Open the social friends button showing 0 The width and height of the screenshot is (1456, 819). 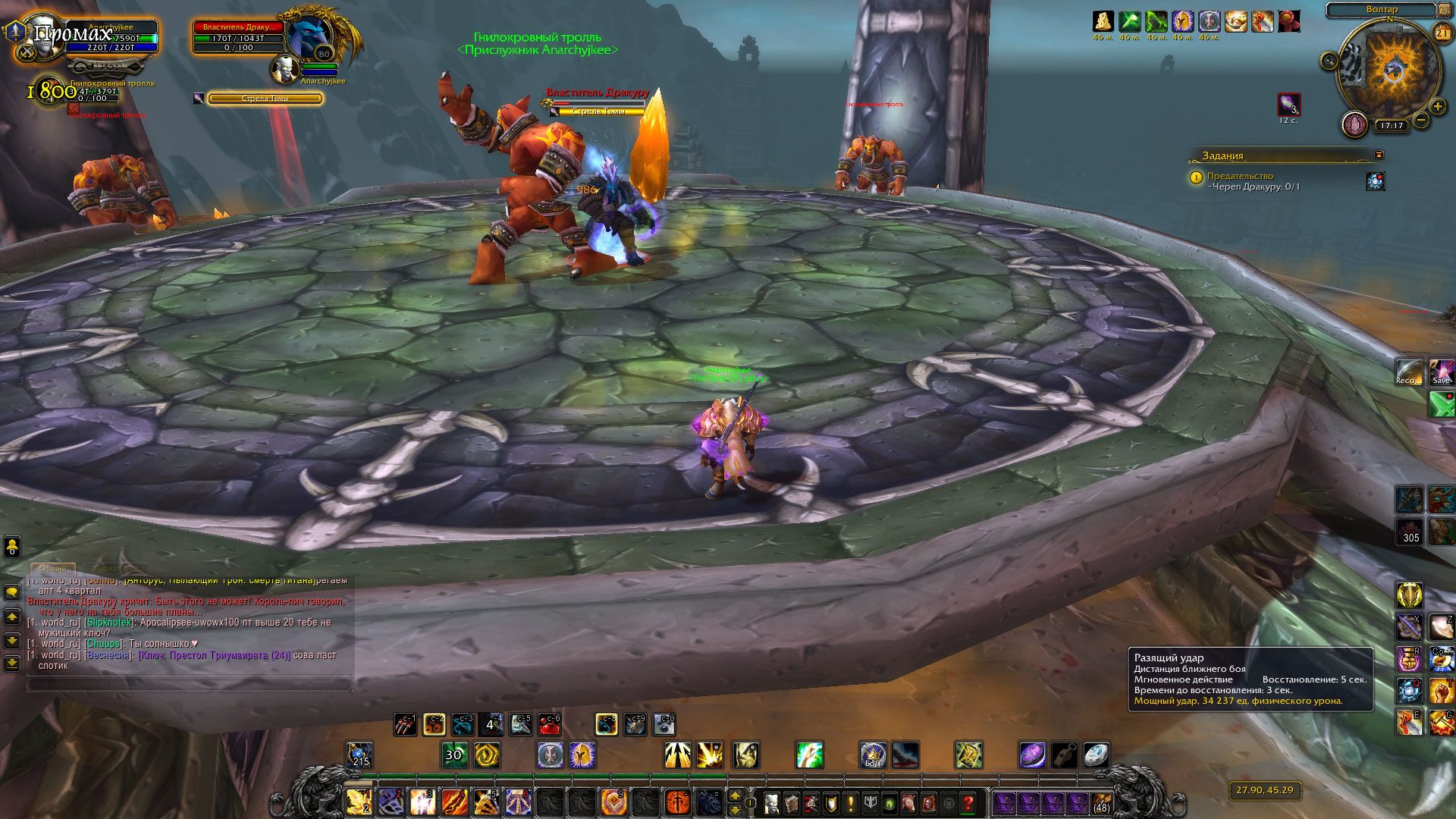(x=12, y=546)
